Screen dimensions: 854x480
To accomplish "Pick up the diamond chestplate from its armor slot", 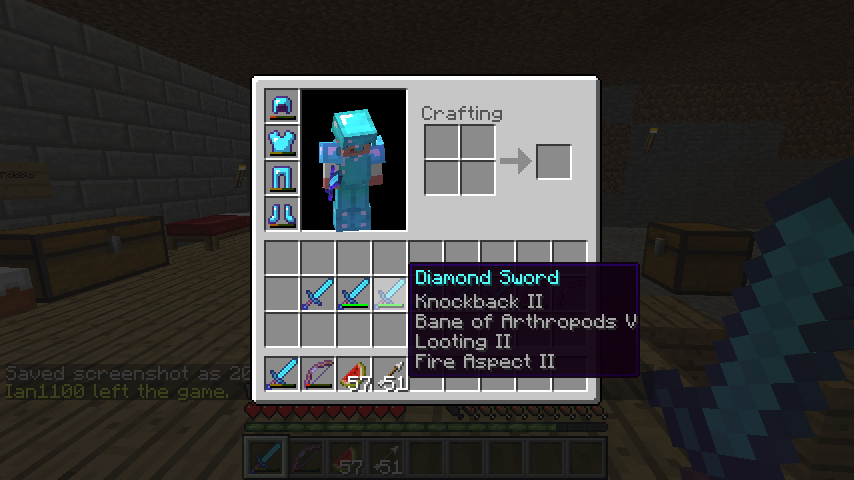I will [282, 142].
